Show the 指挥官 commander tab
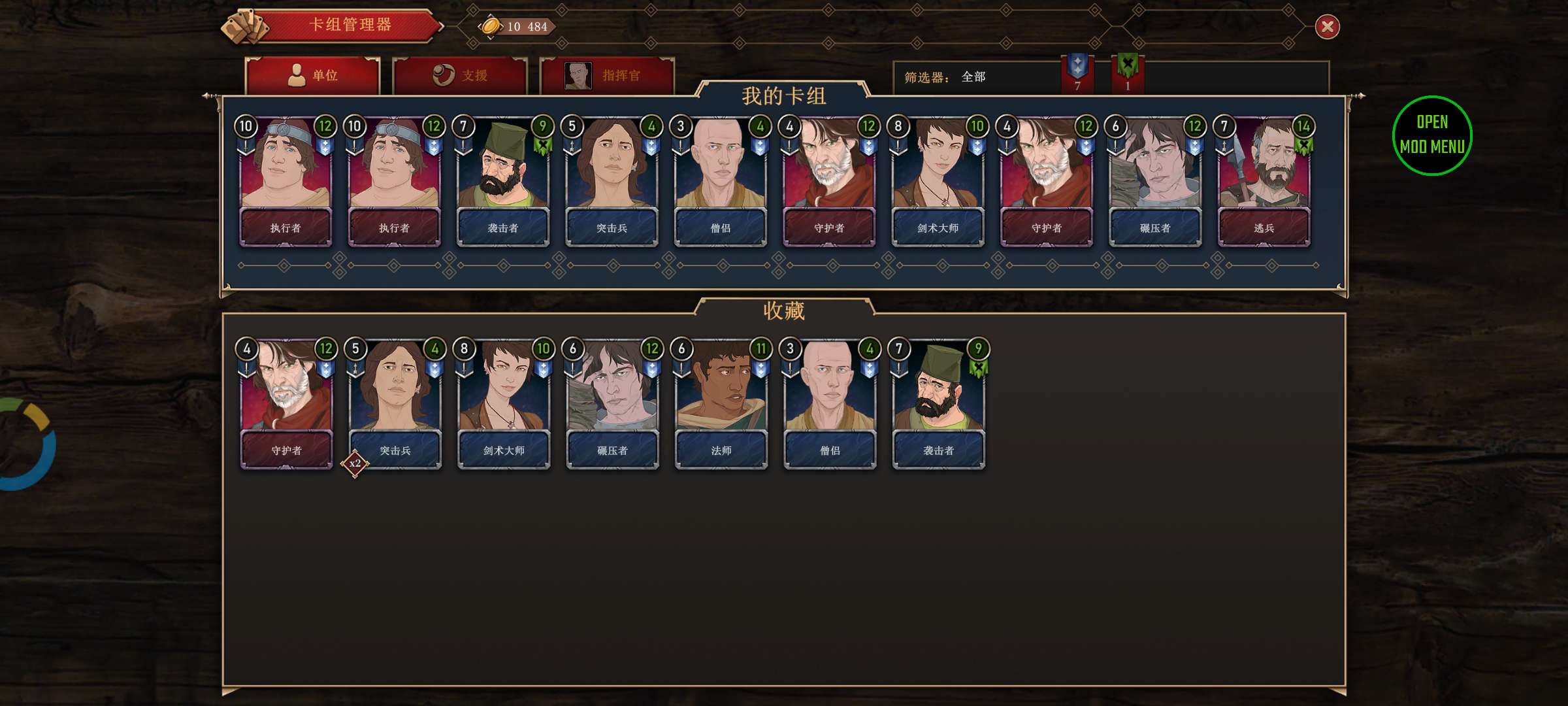The image size is (1568, 706). point(607,76)
